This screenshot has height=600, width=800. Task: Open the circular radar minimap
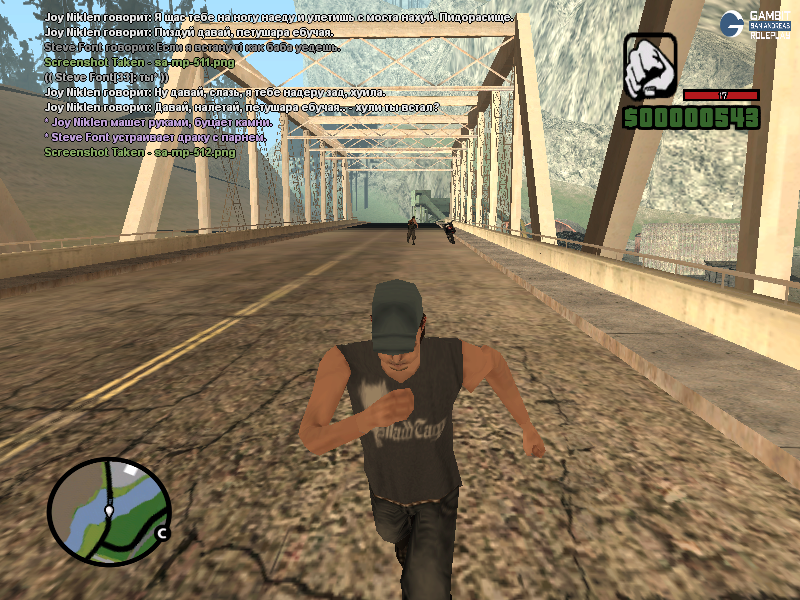click(109, 512)
